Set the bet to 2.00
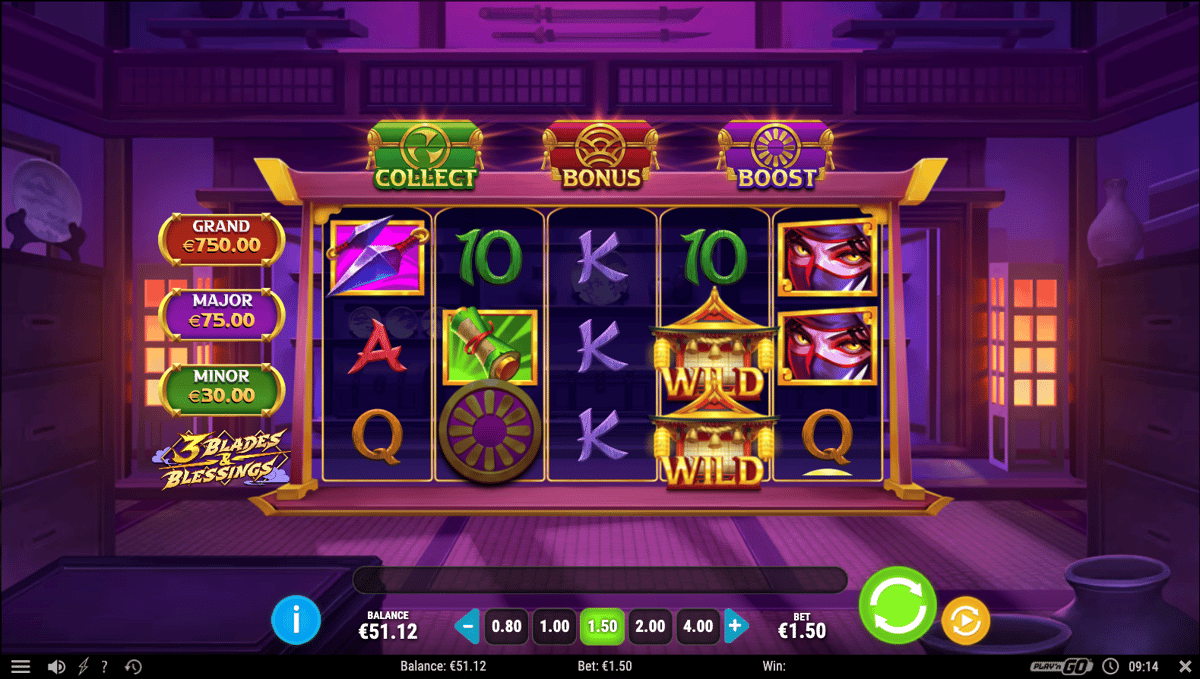 pyautogui.click(x=650, y=627)
